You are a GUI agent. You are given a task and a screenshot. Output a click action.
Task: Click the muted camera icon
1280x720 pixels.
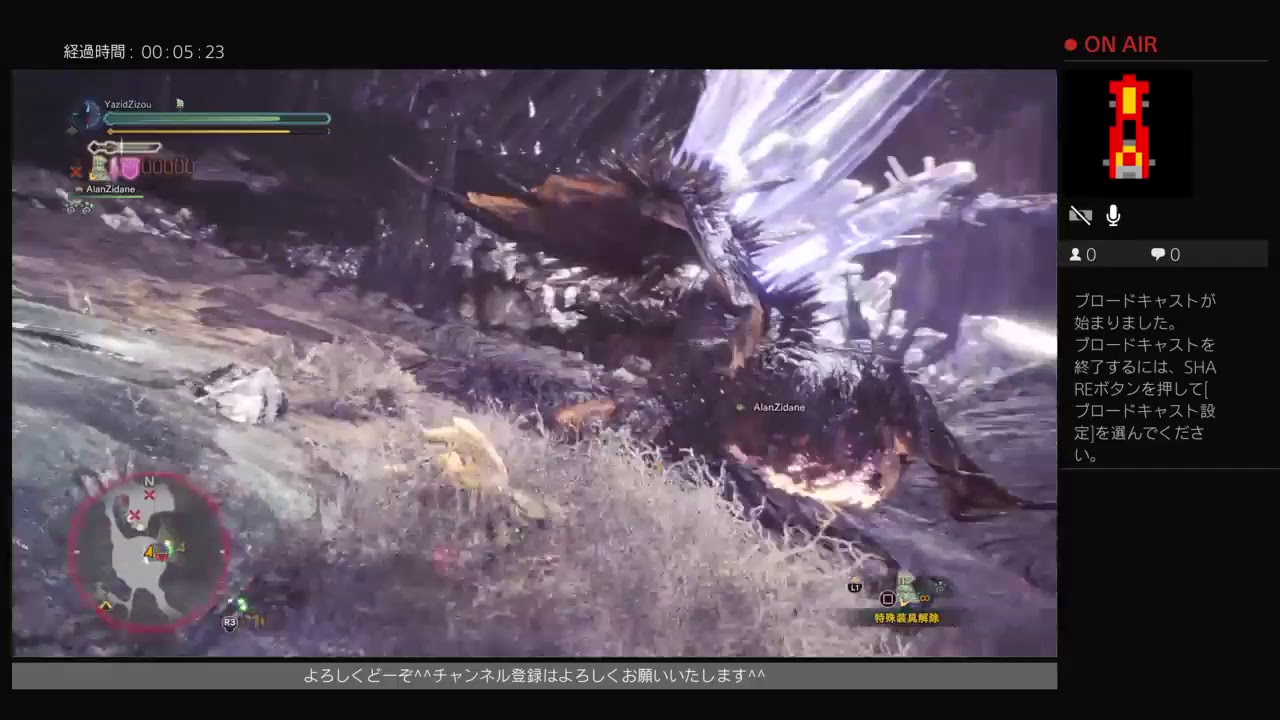[1081, 215]
